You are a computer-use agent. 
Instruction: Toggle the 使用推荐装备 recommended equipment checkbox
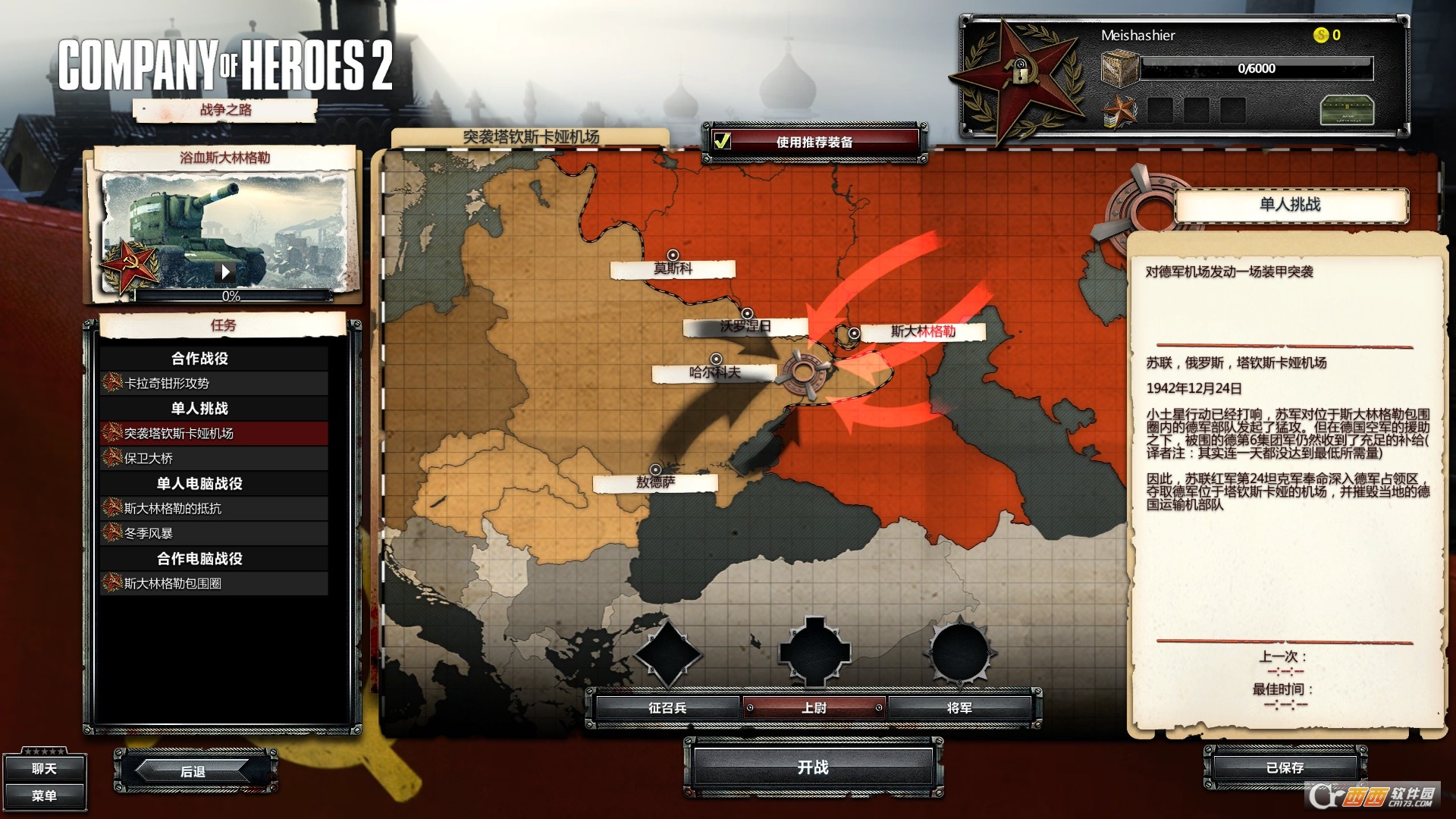click(x=724, y=140)
